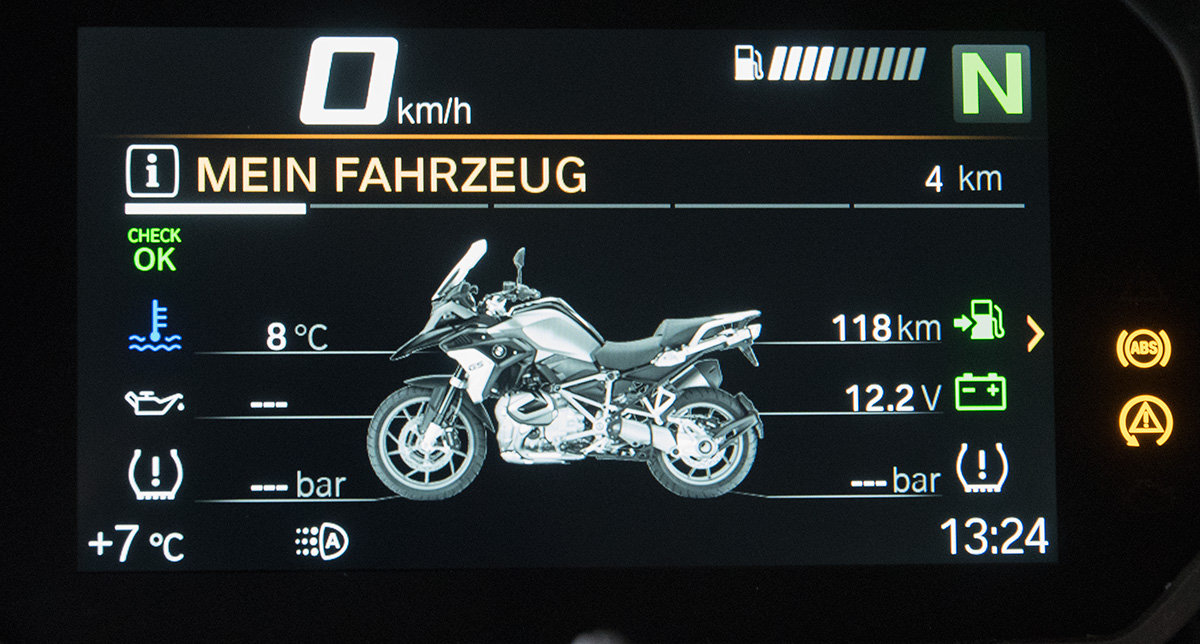Screen dimensions: 1200x644
Task: Click the green CHECK OK status
Action: [x=154, y=250]
